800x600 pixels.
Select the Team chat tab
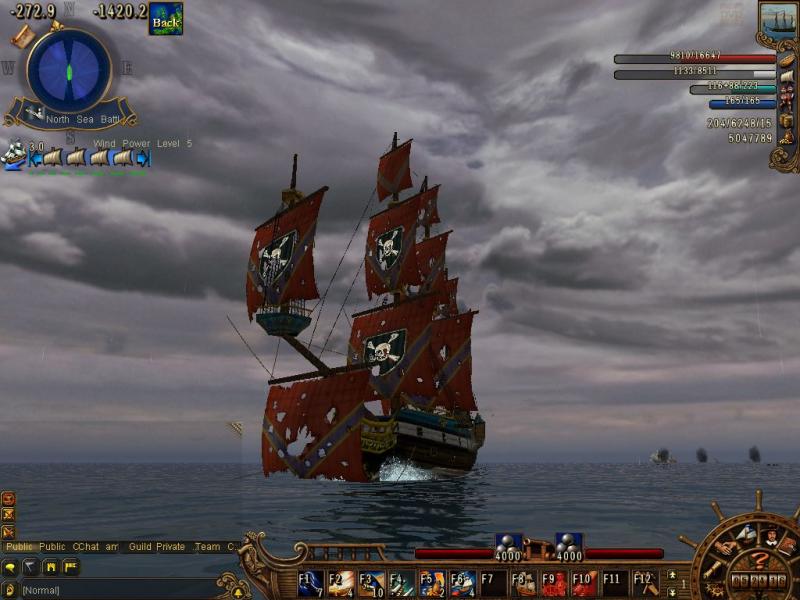[x=207, y=547]
